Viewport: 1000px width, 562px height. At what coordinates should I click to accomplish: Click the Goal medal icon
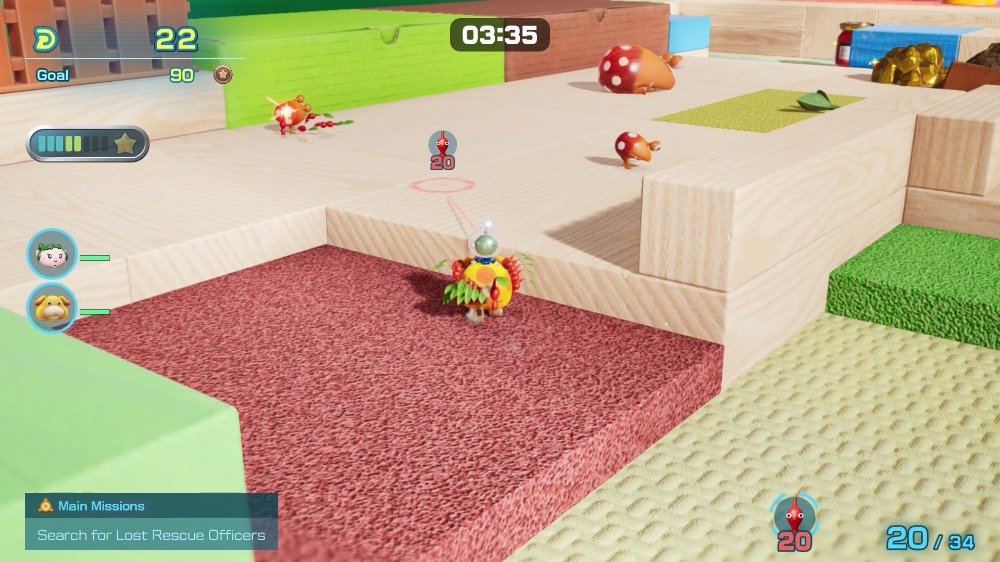(x=223, y=75)
